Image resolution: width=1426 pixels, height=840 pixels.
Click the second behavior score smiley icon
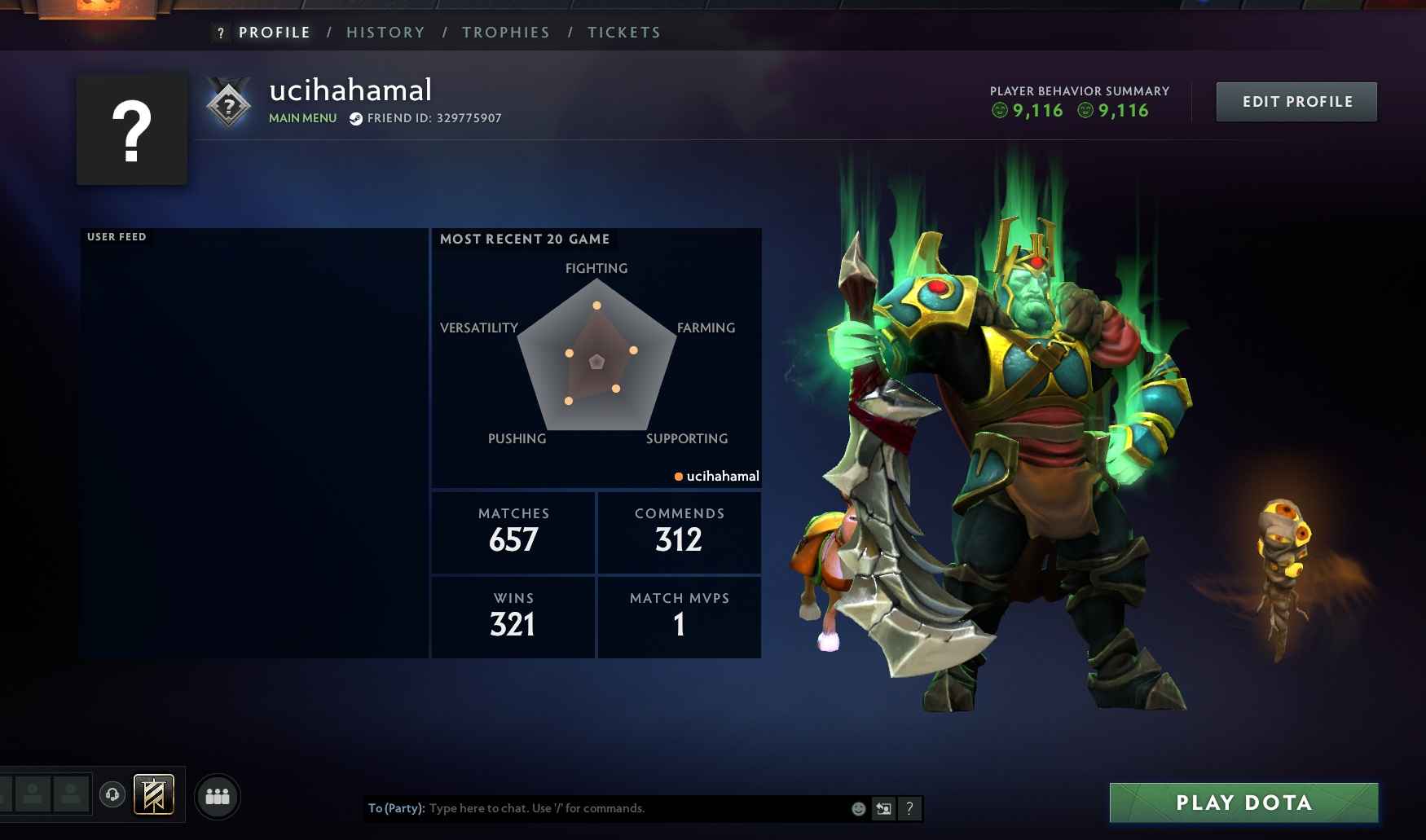pos(1084,111)
